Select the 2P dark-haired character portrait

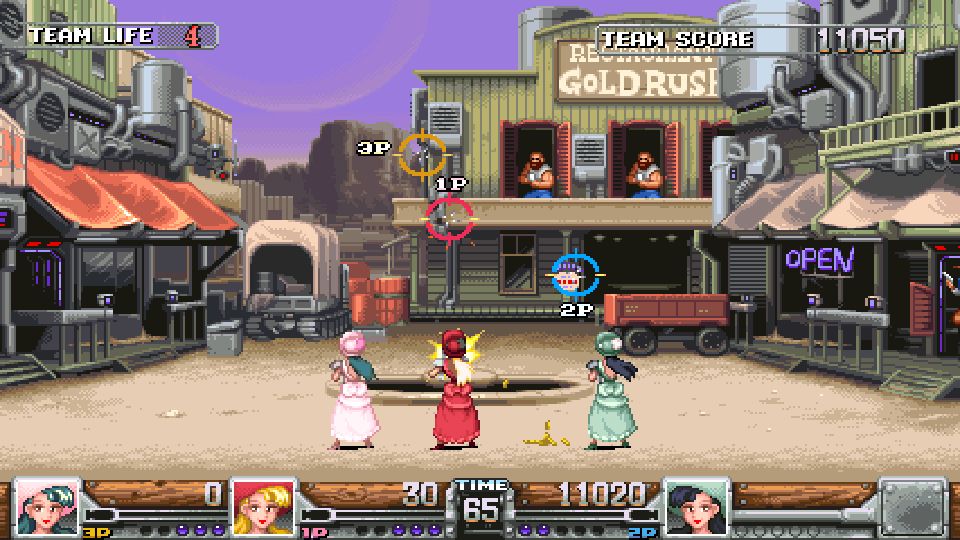pos(697,507)
